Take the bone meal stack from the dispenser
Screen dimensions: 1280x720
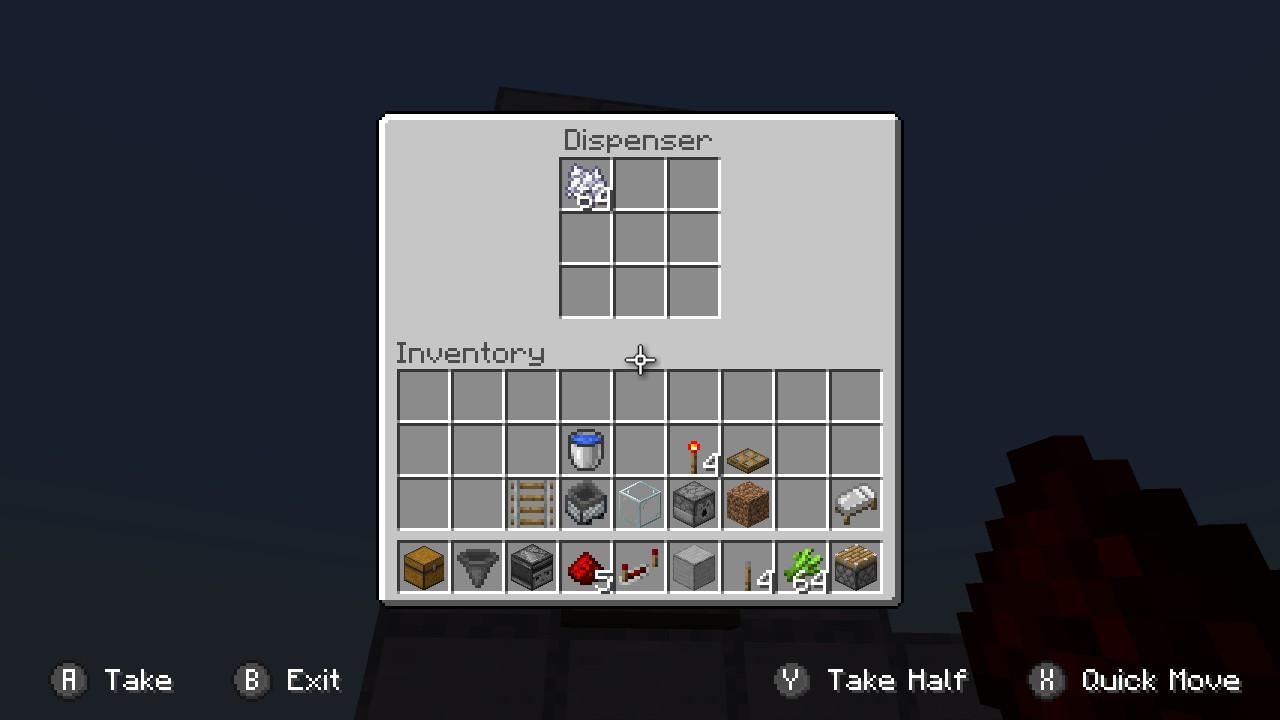point(586,185)
